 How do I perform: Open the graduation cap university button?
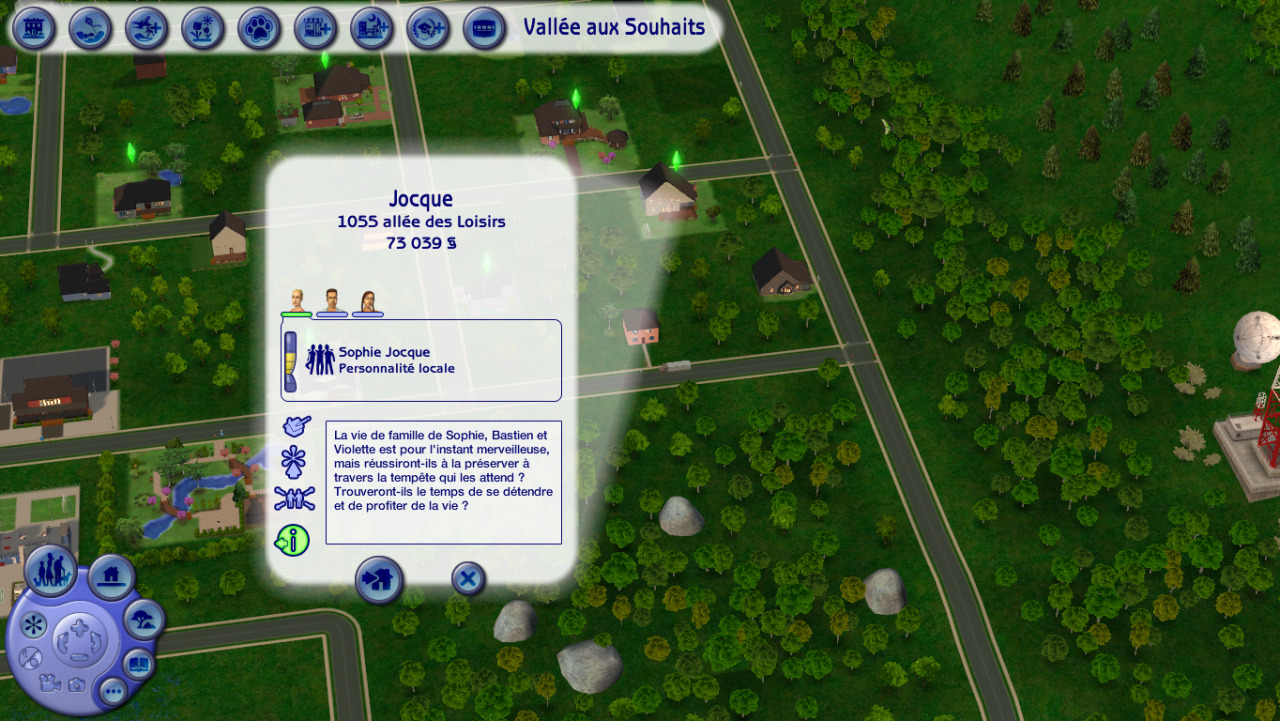pos(428,28)
